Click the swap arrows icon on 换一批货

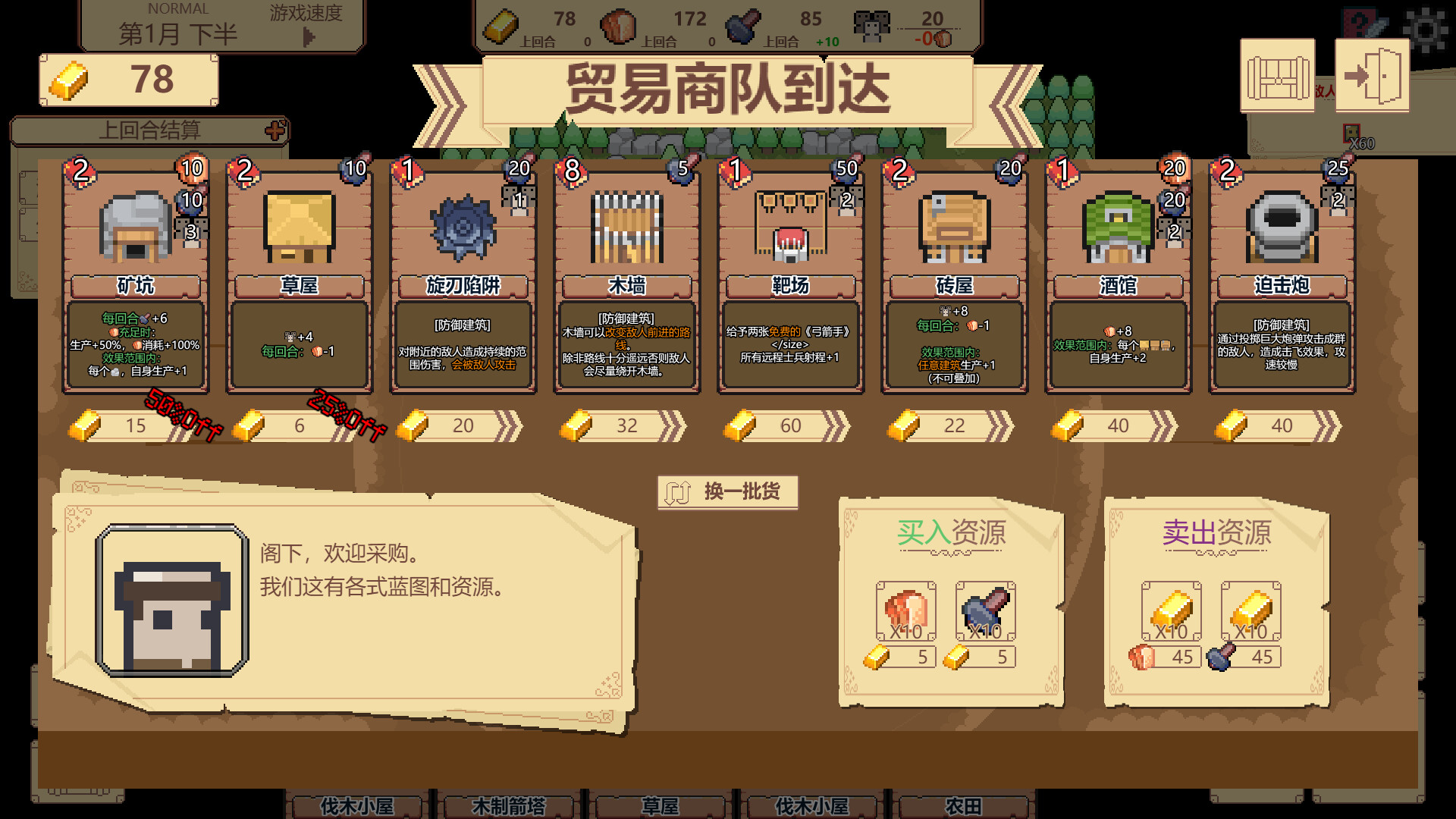[x=677, y=491]
